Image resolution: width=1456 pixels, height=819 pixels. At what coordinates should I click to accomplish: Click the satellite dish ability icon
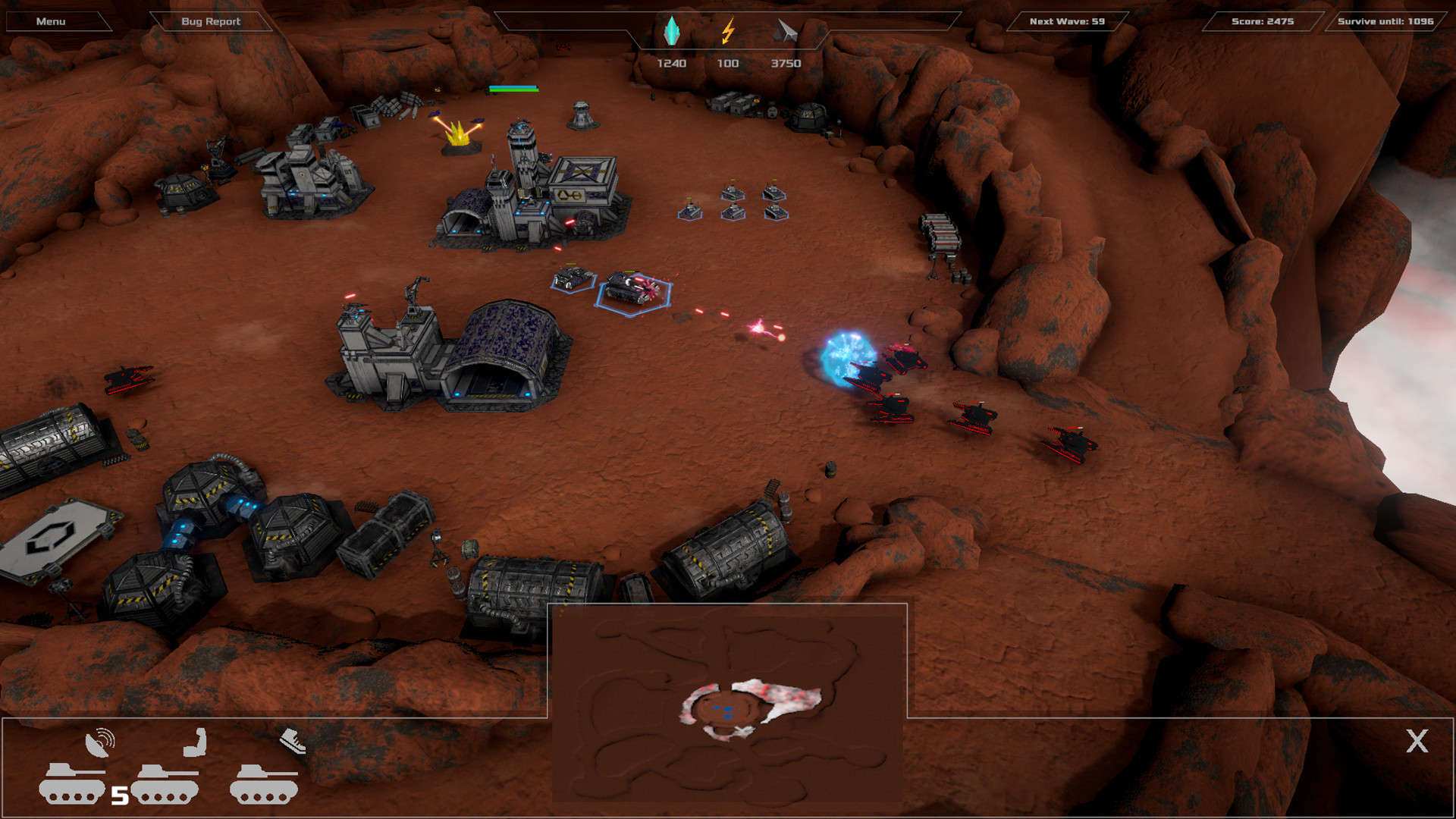coord(101,744)
